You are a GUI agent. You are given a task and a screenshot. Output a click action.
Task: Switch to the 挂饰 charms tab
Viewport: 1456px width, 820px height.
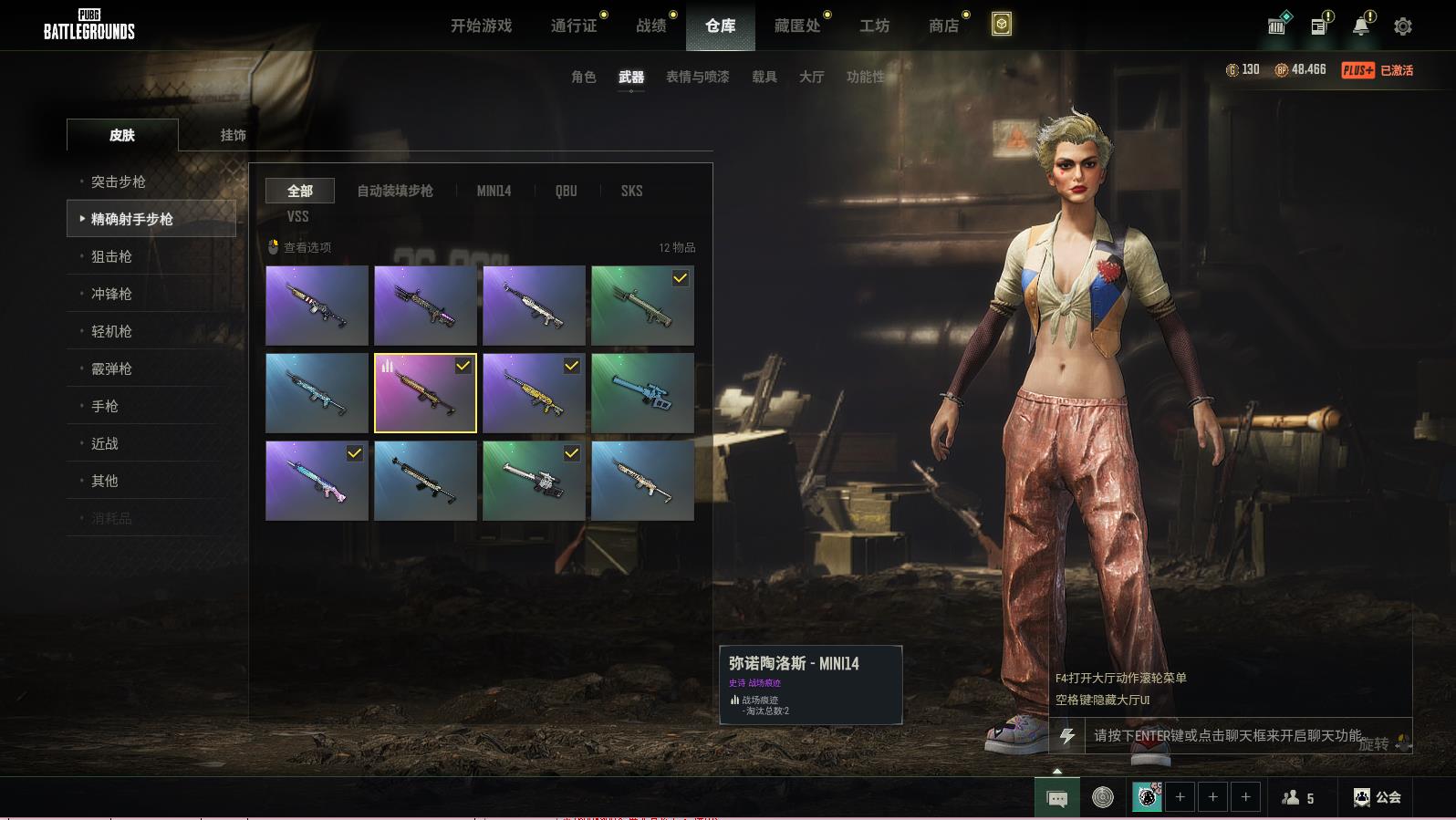pos(233,135)
